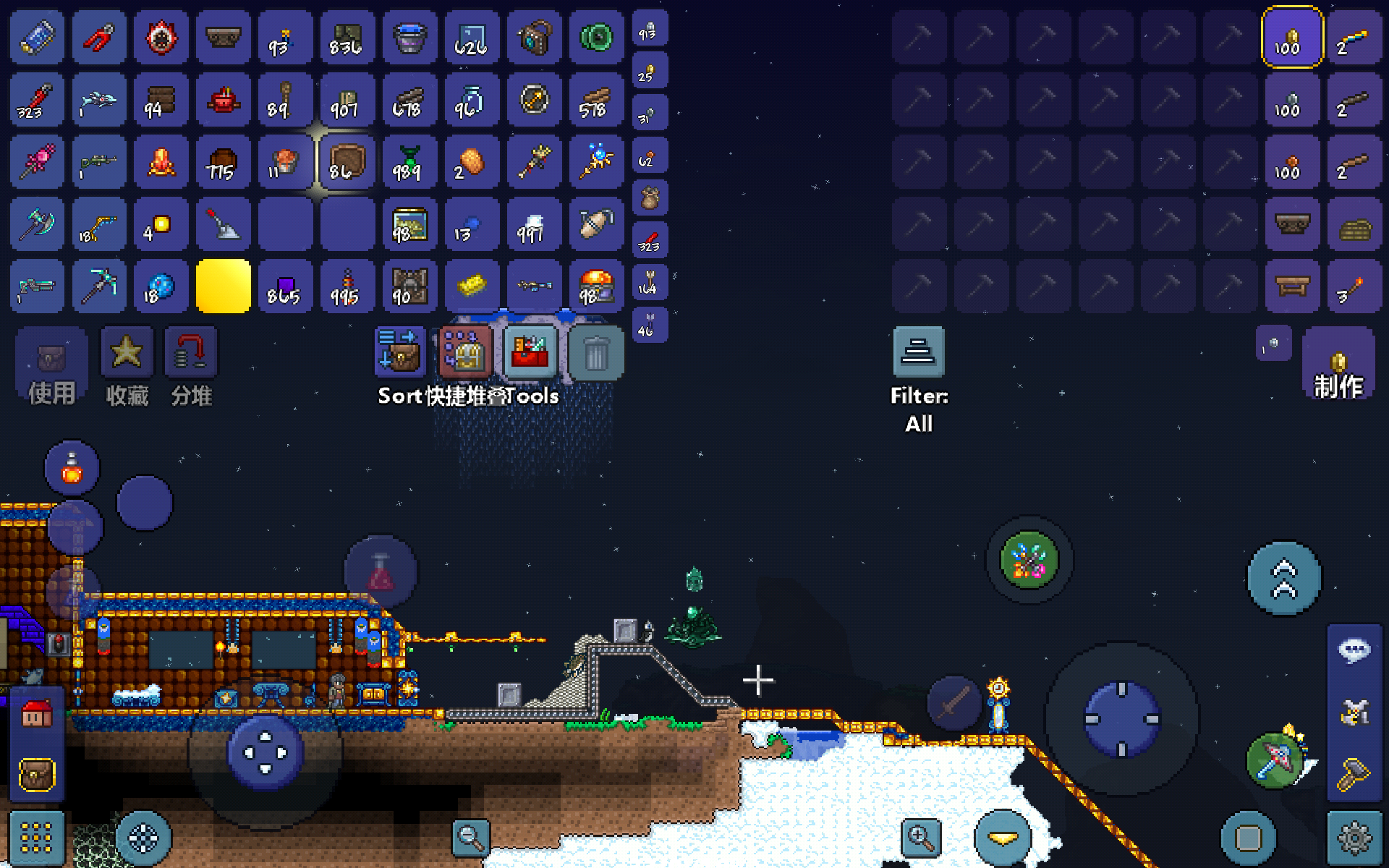This screenshot has height=868, width=1389.
Task: Zoom in with the plus magnifier
Action: point(920,838)
